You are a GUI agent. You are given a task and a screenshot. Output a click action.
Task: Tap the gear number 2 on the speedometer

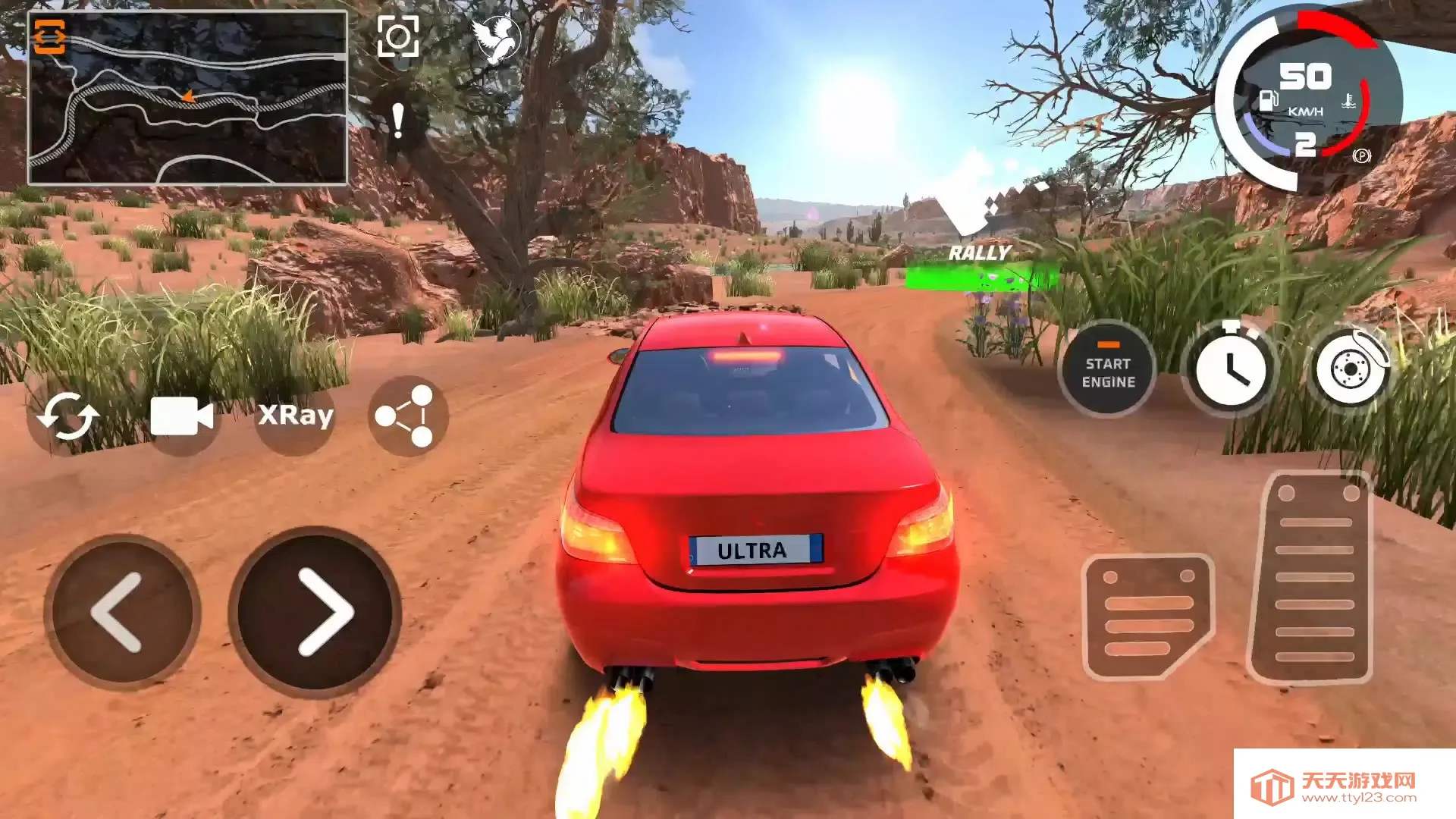coord(1306,143)
